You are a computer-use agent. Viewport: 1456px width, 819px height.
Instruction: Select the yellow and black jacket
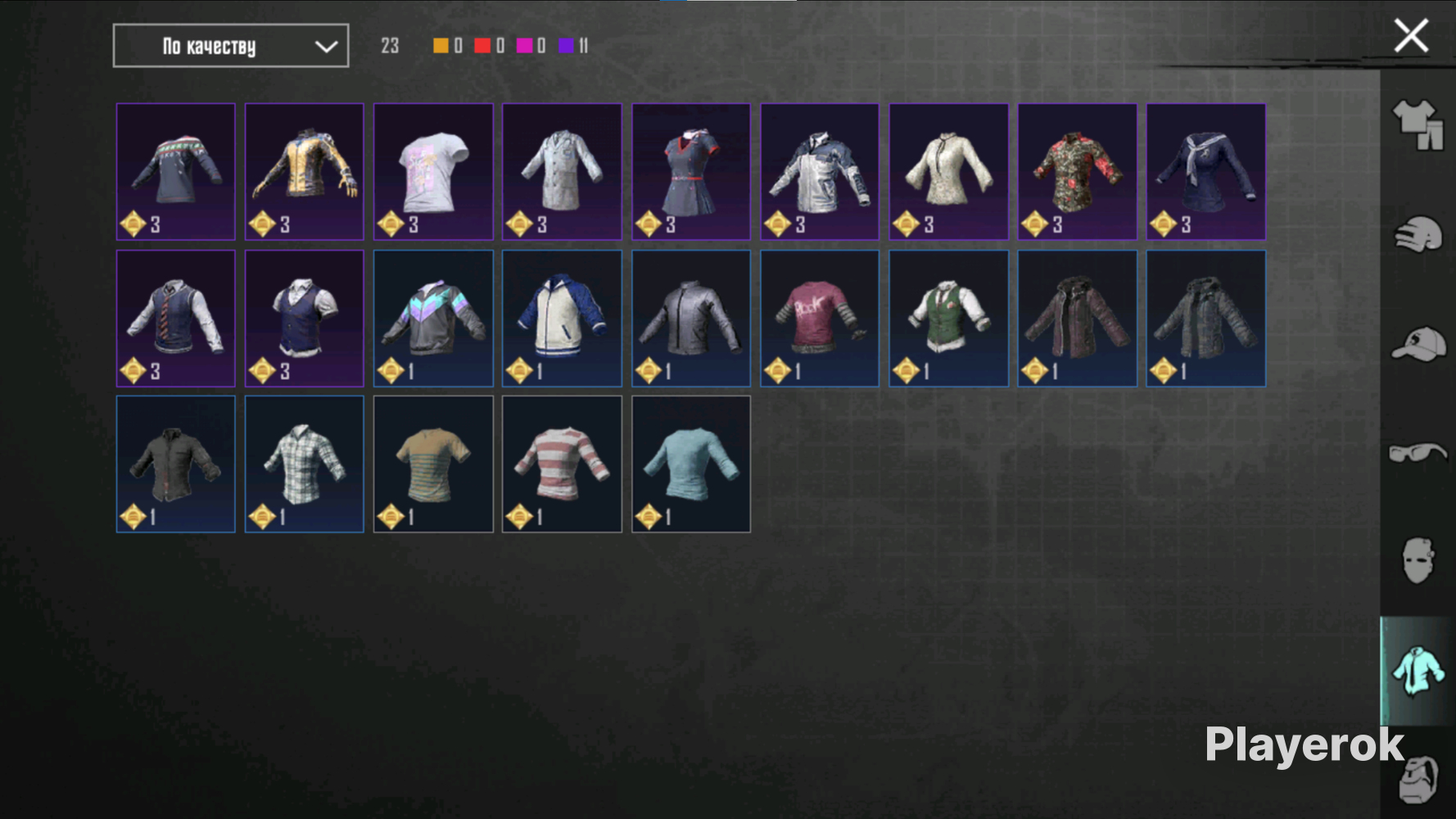click(x=304, y=171)
